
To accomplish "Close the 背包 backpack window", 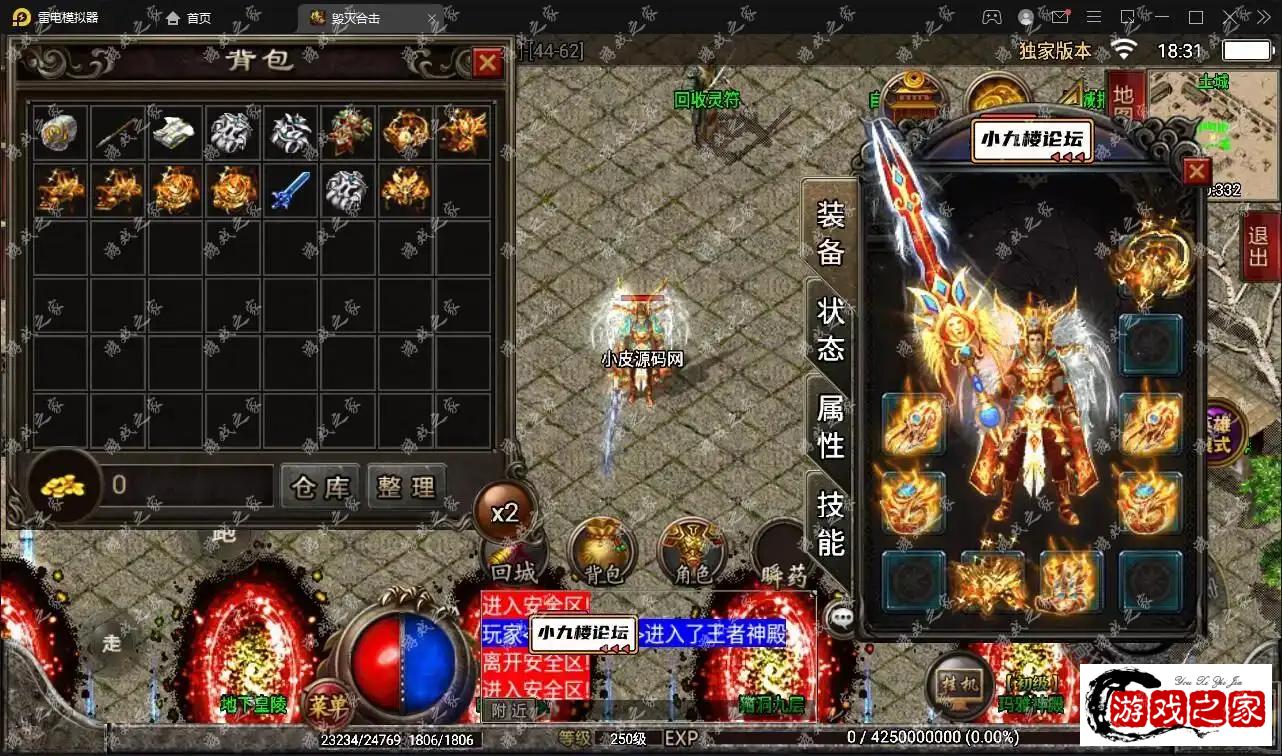I will 487,64.
